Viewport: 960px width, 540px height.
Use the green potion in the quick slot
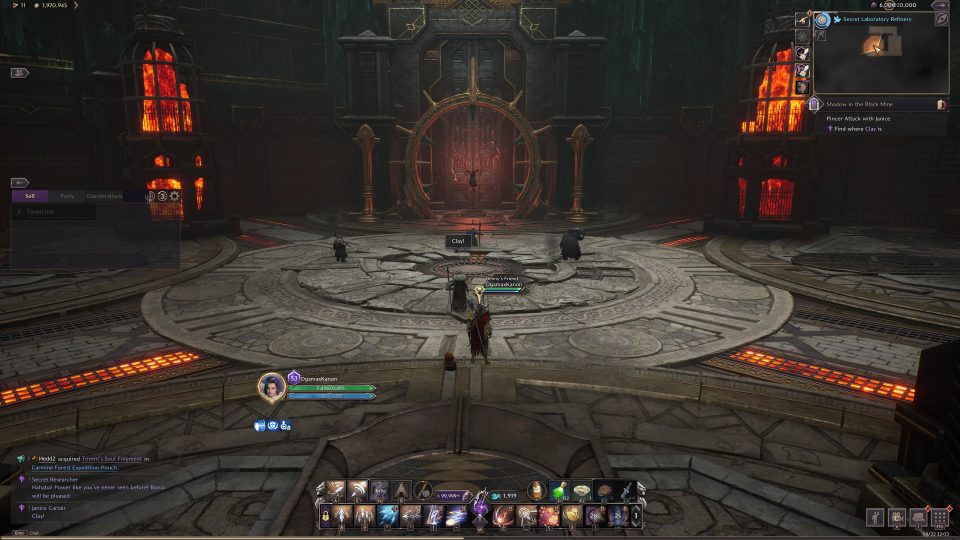point(559,490)
